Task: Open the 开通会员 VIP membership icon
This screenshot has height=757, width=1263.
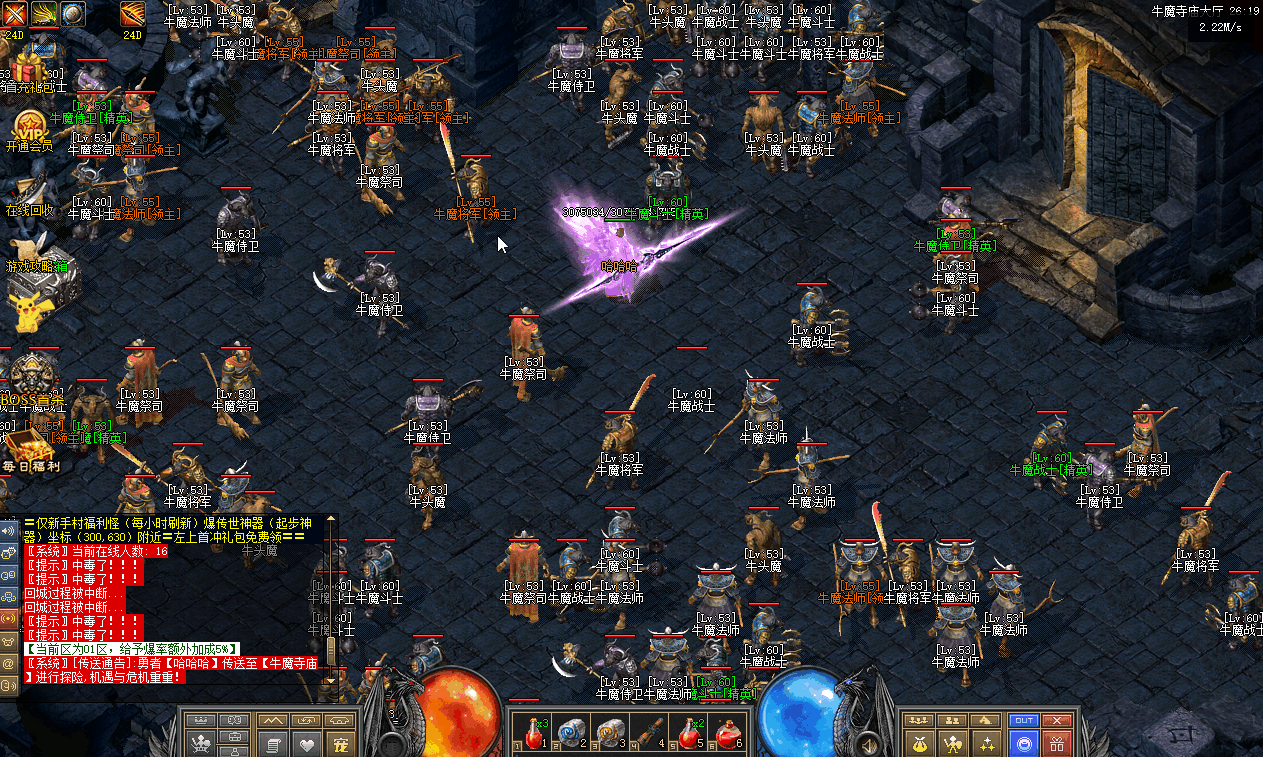Action: coord(29,128)
